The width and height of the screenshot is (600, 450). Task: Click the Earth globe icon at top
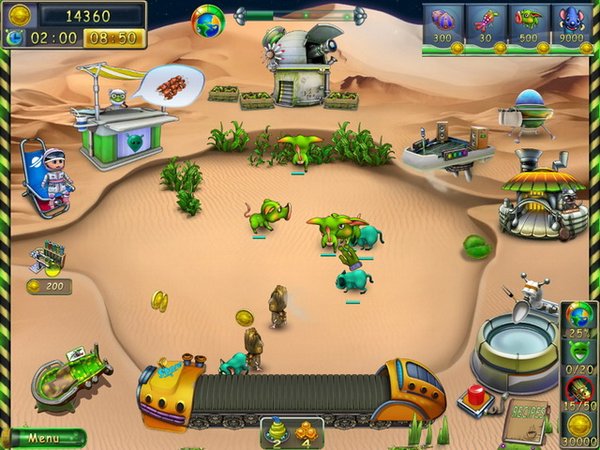208,20
